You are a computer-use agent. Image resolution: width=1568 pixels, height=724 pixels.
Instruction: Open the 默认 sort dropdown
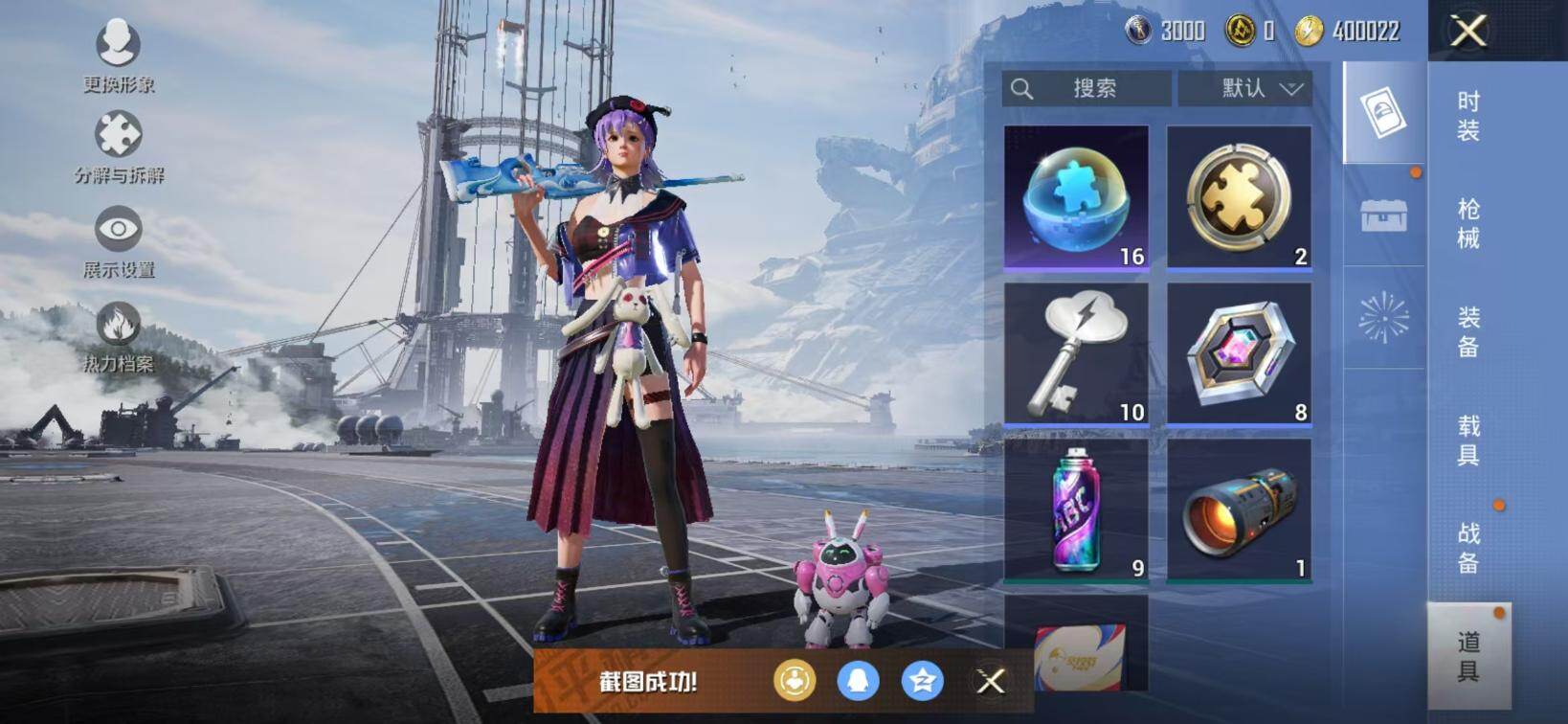[1244, 88]
